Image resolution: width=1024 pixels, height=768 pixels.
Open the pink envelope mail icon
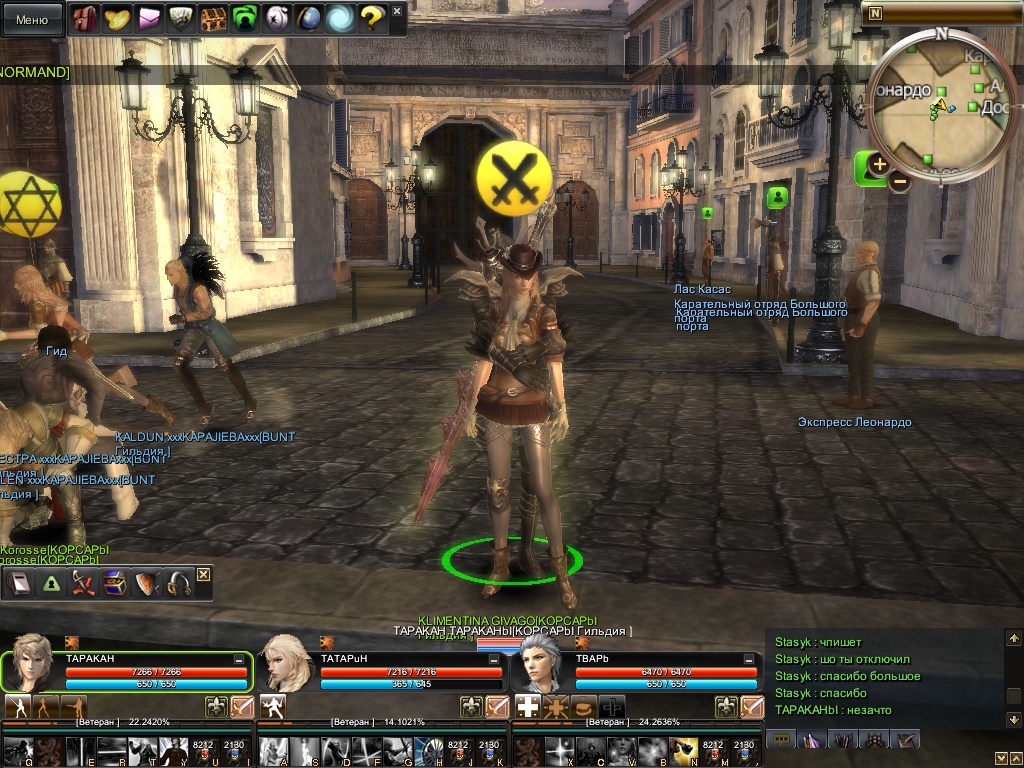click(148, 17)
